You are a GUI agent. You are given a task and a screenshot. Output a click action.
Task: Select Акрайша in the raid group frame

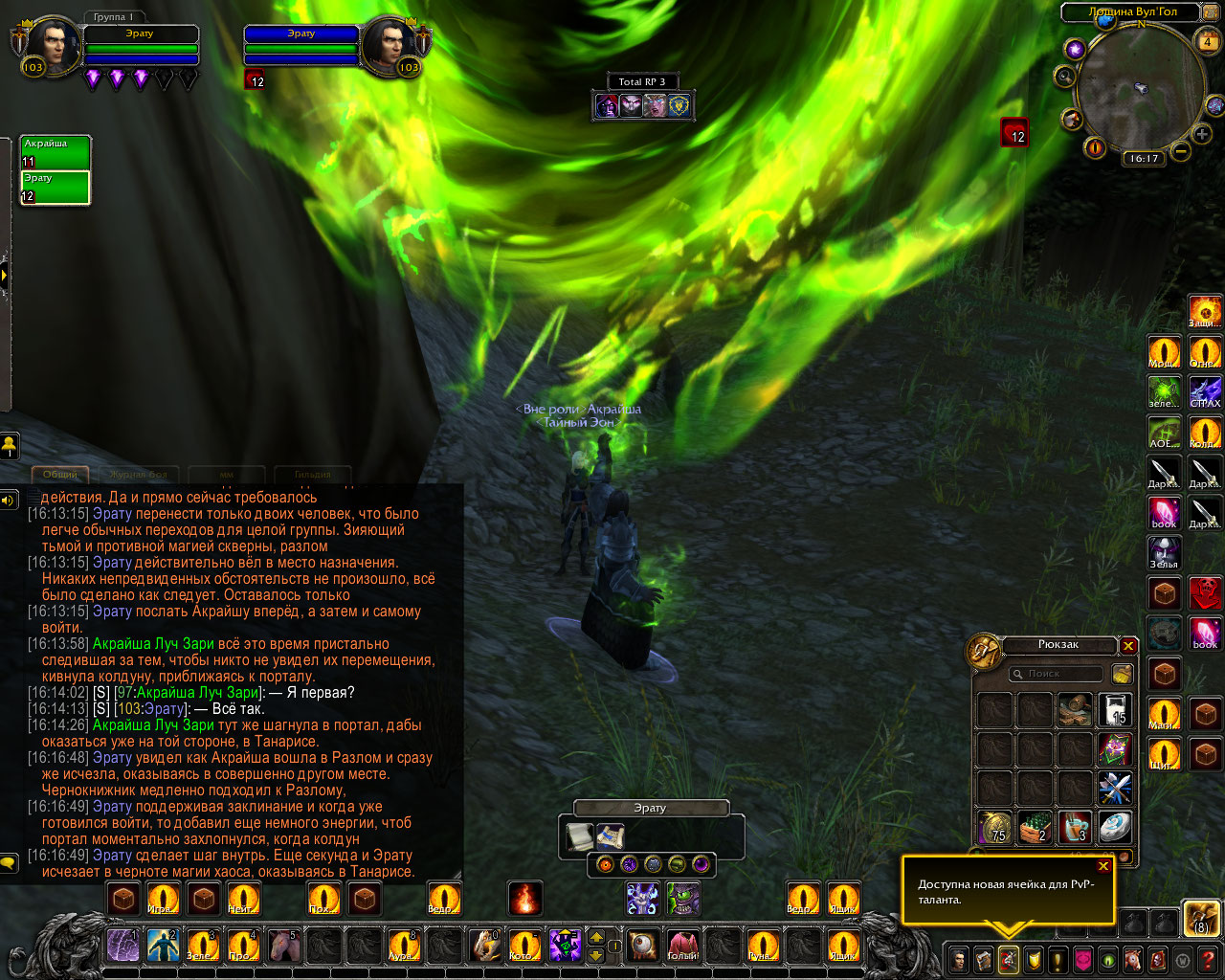(56, 153)
